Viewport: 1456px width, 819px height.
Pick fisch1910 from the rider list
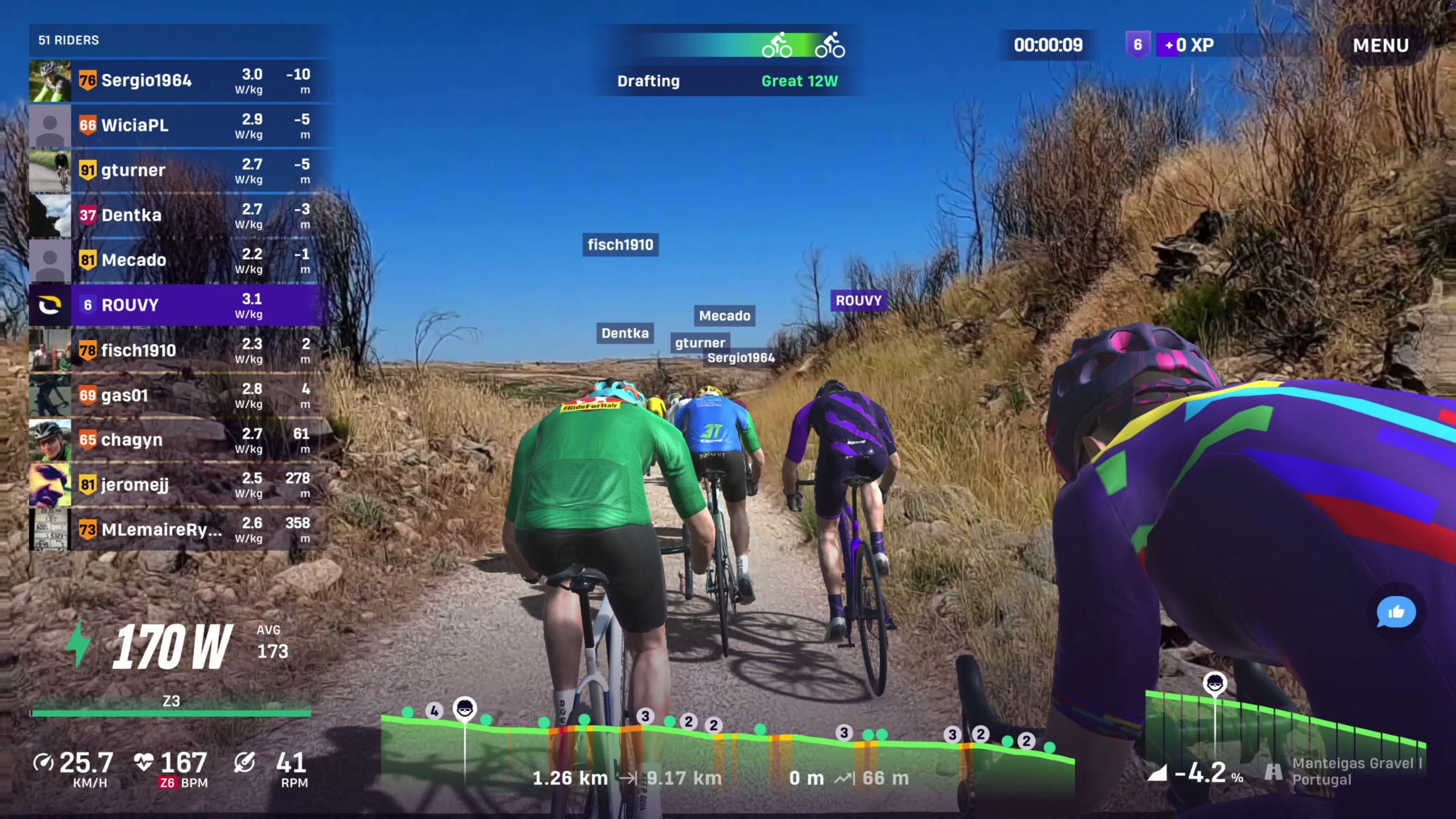(181, 350)
